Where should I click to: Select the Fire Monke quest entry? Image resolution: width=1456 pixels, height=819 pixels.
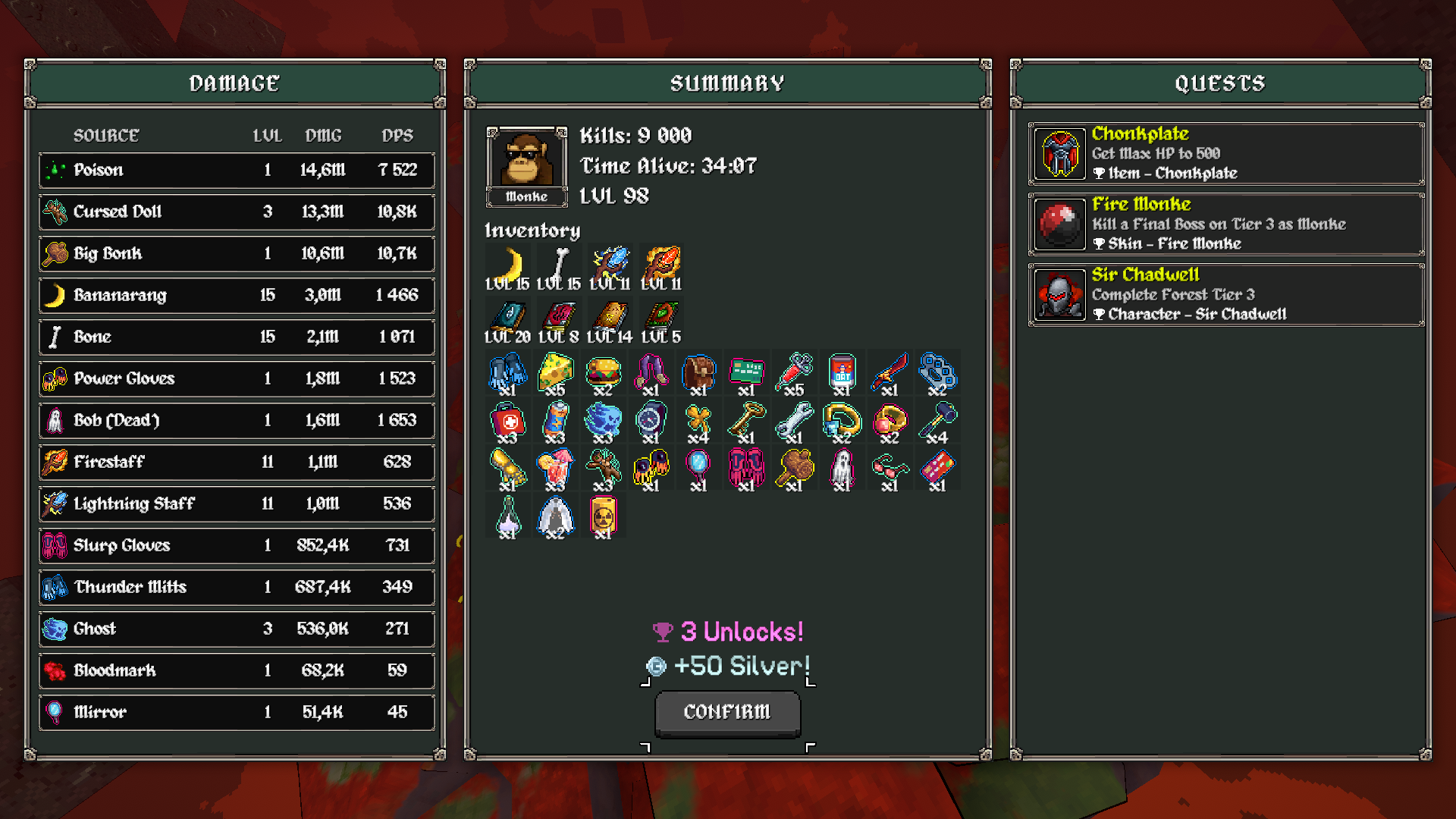1225,224
